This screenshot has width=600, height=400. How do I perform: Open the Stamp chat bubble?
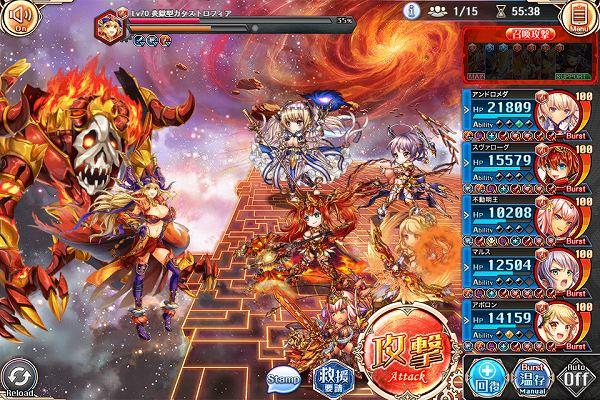[284, 378]
